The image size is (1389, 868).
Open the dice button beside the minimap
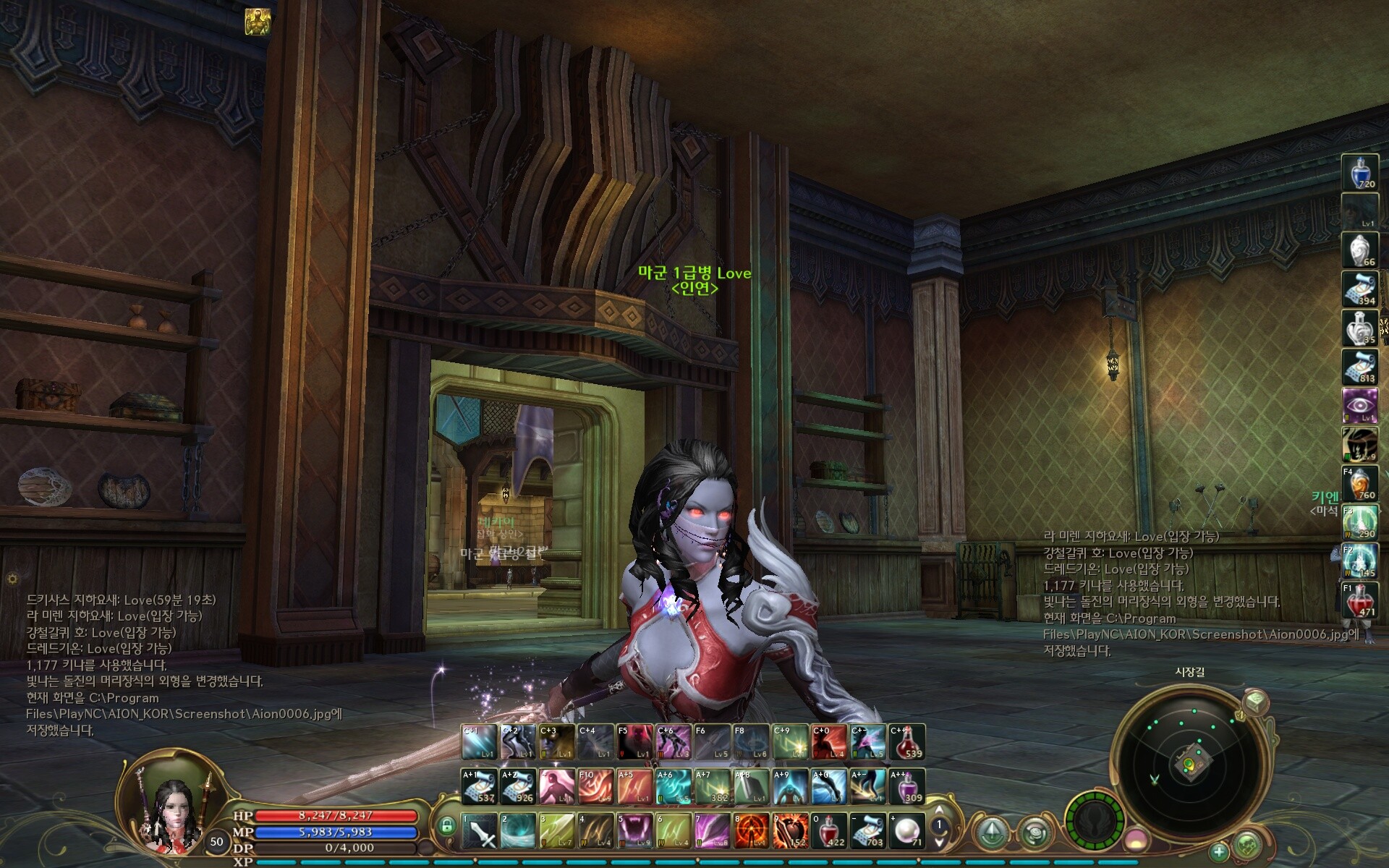point(1256,702)
